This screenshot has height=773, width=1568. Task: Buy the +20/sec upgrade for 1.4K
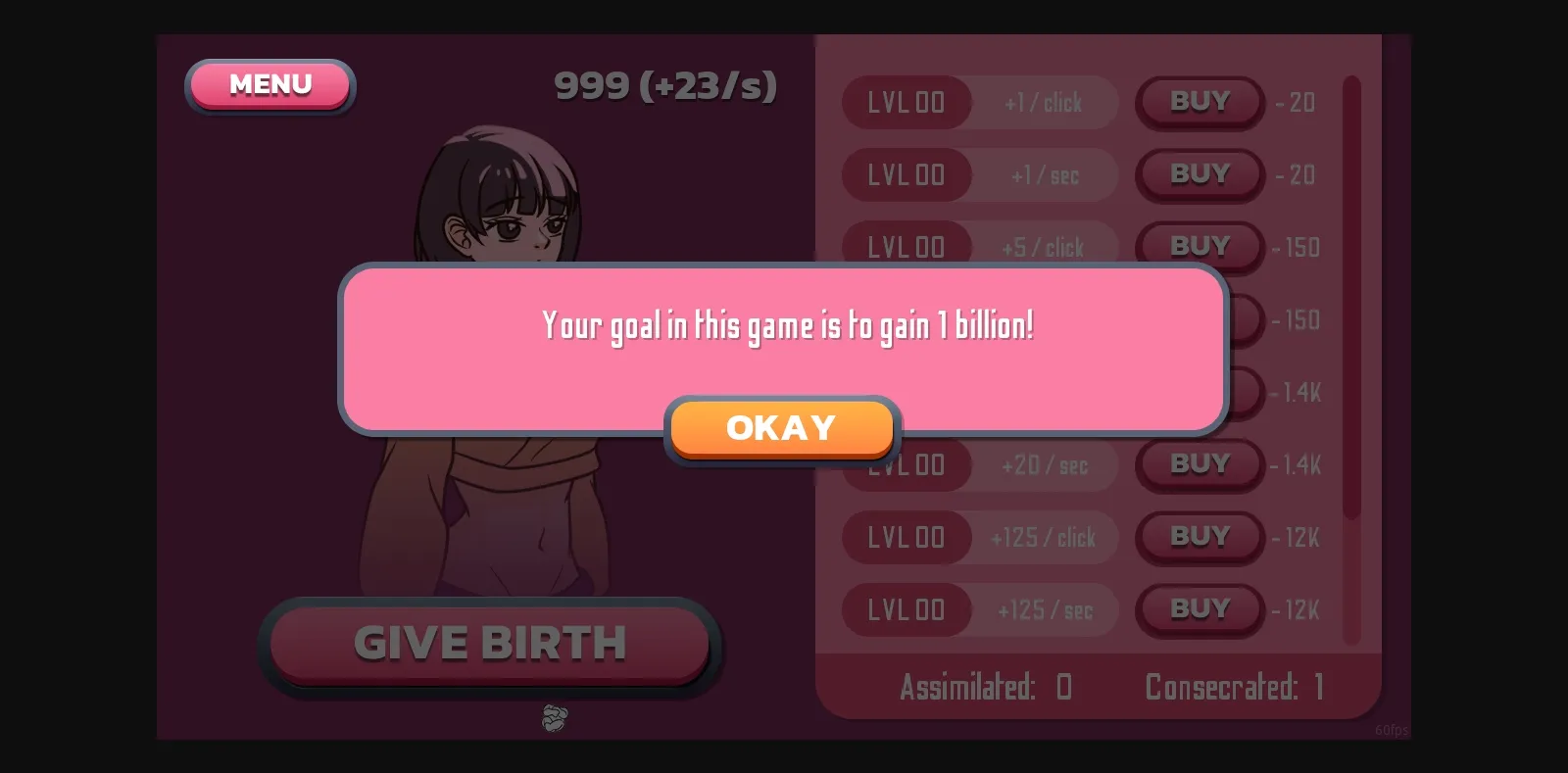pos(1199,463)
